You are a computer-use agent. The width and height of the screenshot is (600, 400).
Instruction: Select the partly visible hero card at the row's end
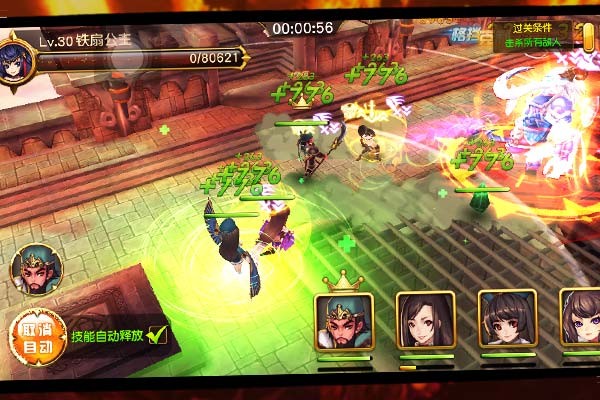point(581,320)
